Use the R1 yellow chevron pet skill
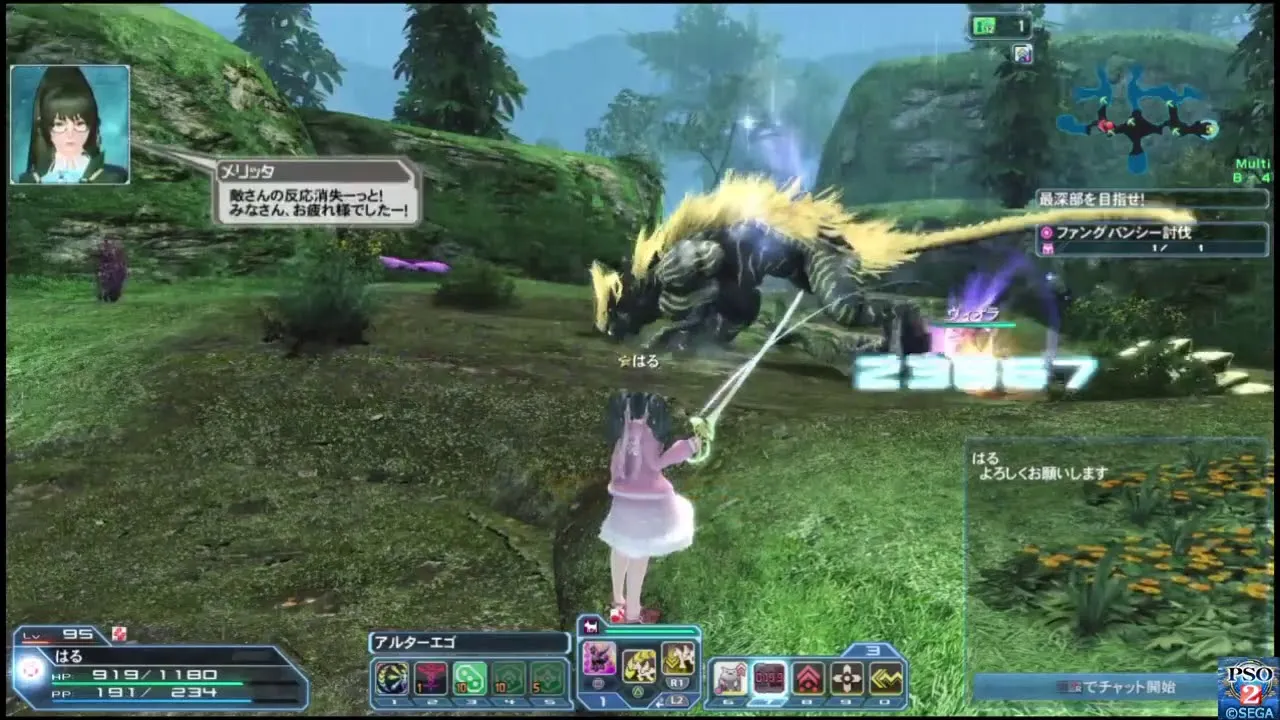The width and height of the screenshot is (1280, 720). click(678, 657)
